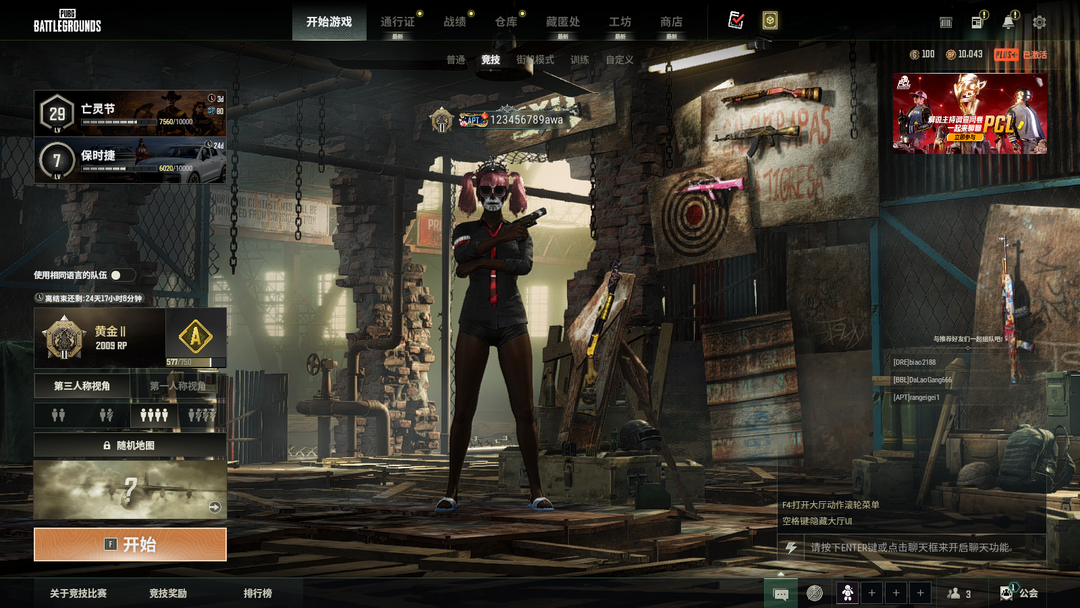Open the 公会 guild panel
The width and height of the screenshot is (1080, 608).
click(1020, 593)
